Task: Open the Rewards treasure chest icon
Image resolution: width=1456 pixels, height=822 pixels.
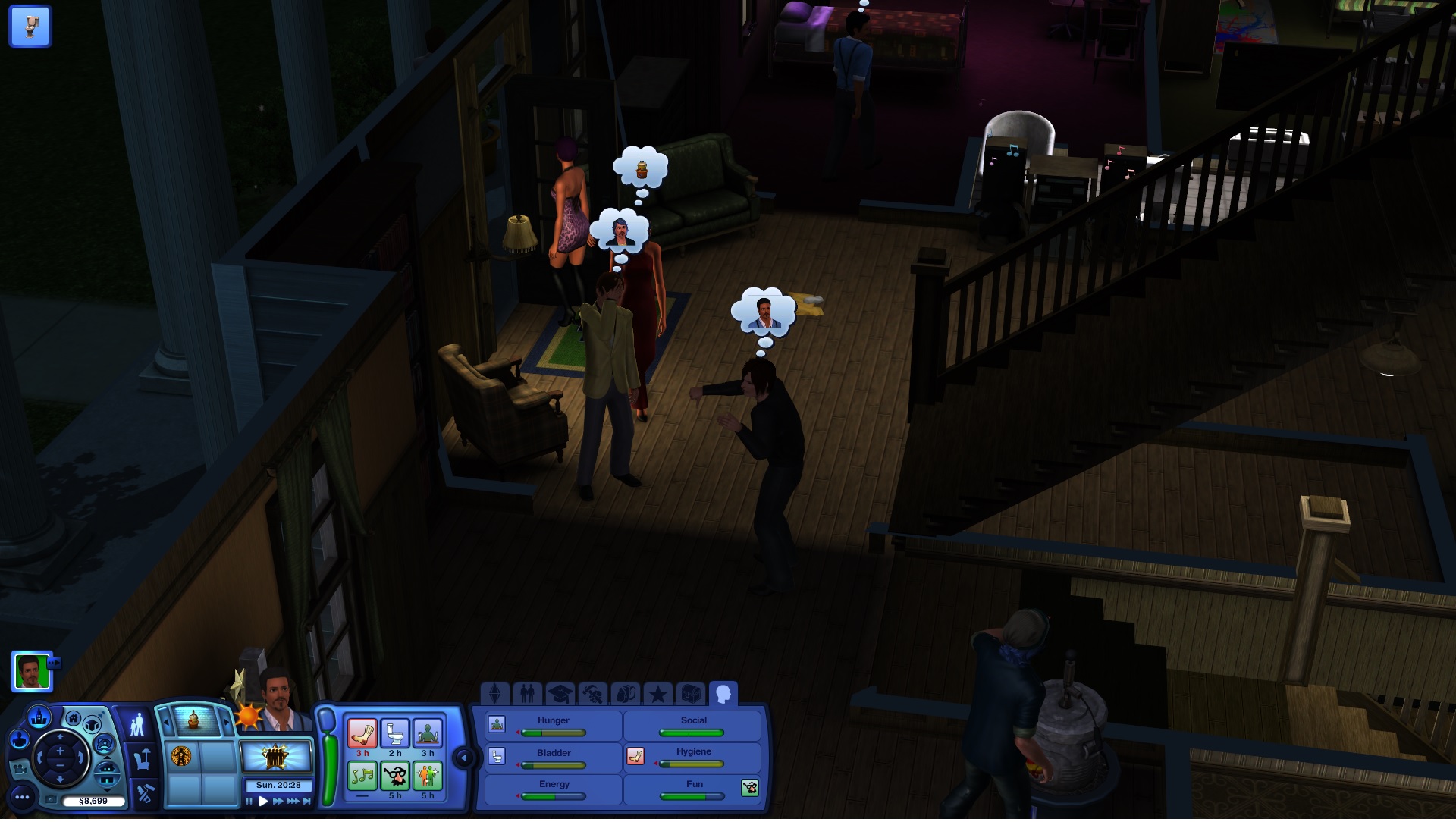Action: pyautogui.click(x=692, y=692)
